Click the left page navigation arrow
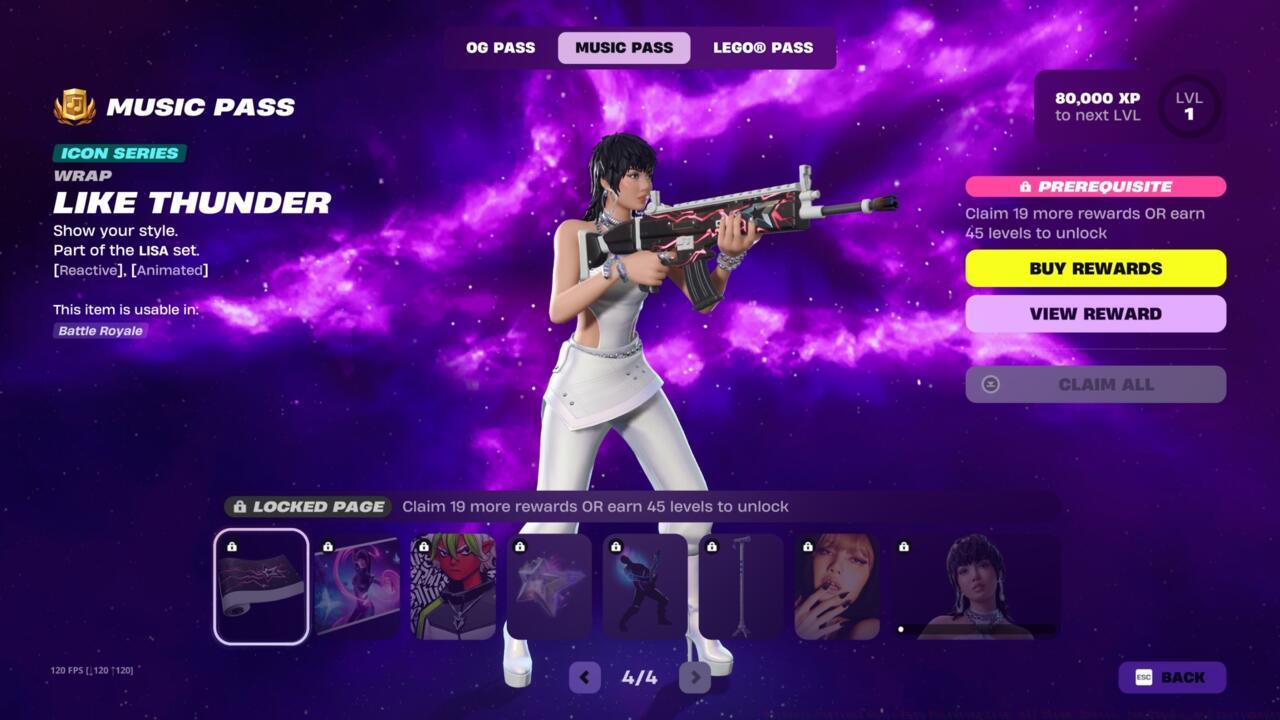The width and height of the screenshot is (1280, 720). pos(585,677)
